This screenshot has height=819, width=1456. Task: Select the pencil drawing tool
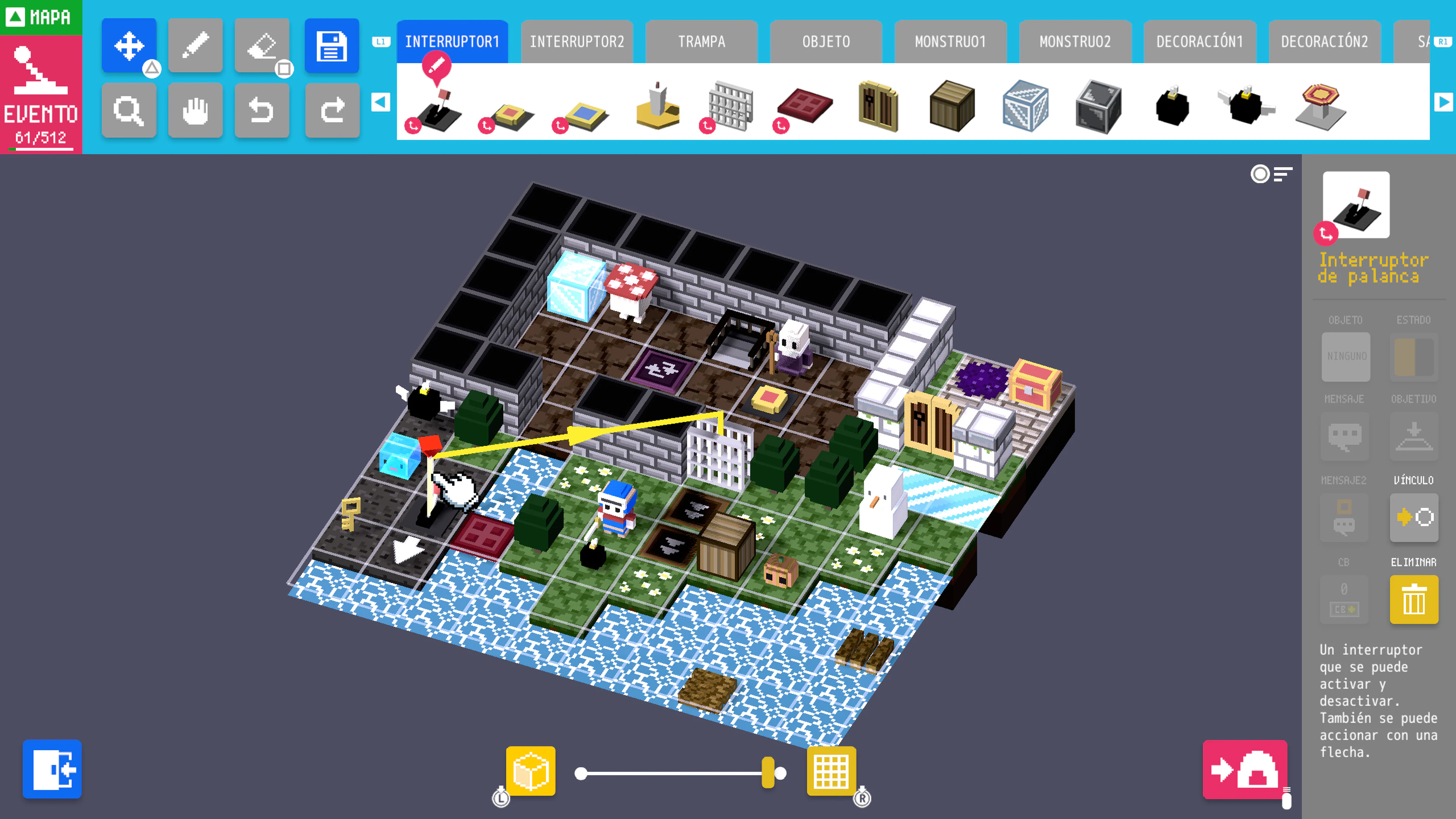click(x=195, y=45)
